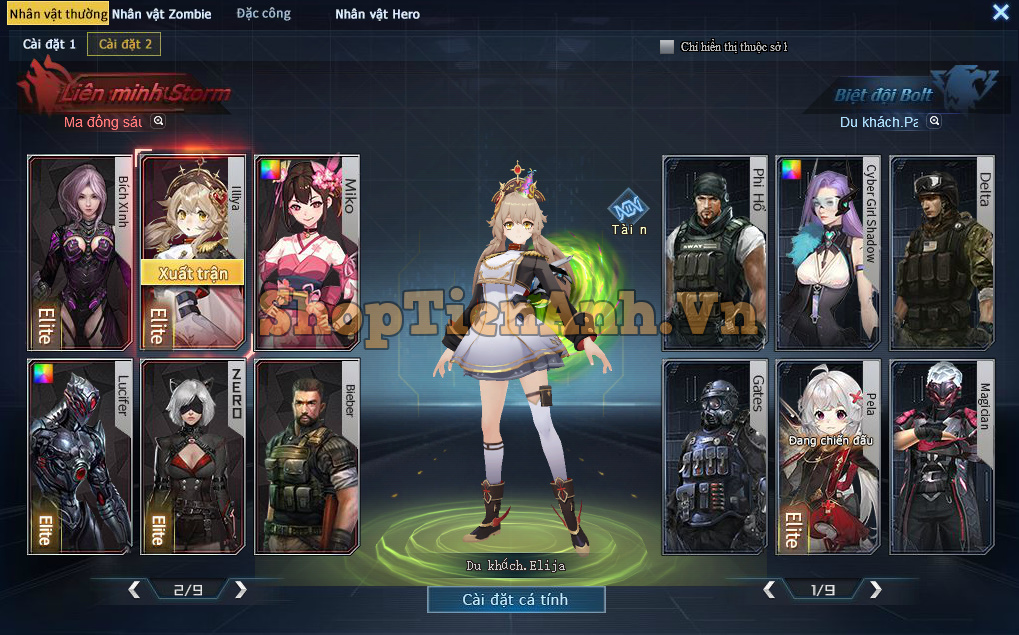The width and height of the screenshot is (1019, 635).
Task: Switch to Cài đặt 1 preset
Action: click(49, 44)
